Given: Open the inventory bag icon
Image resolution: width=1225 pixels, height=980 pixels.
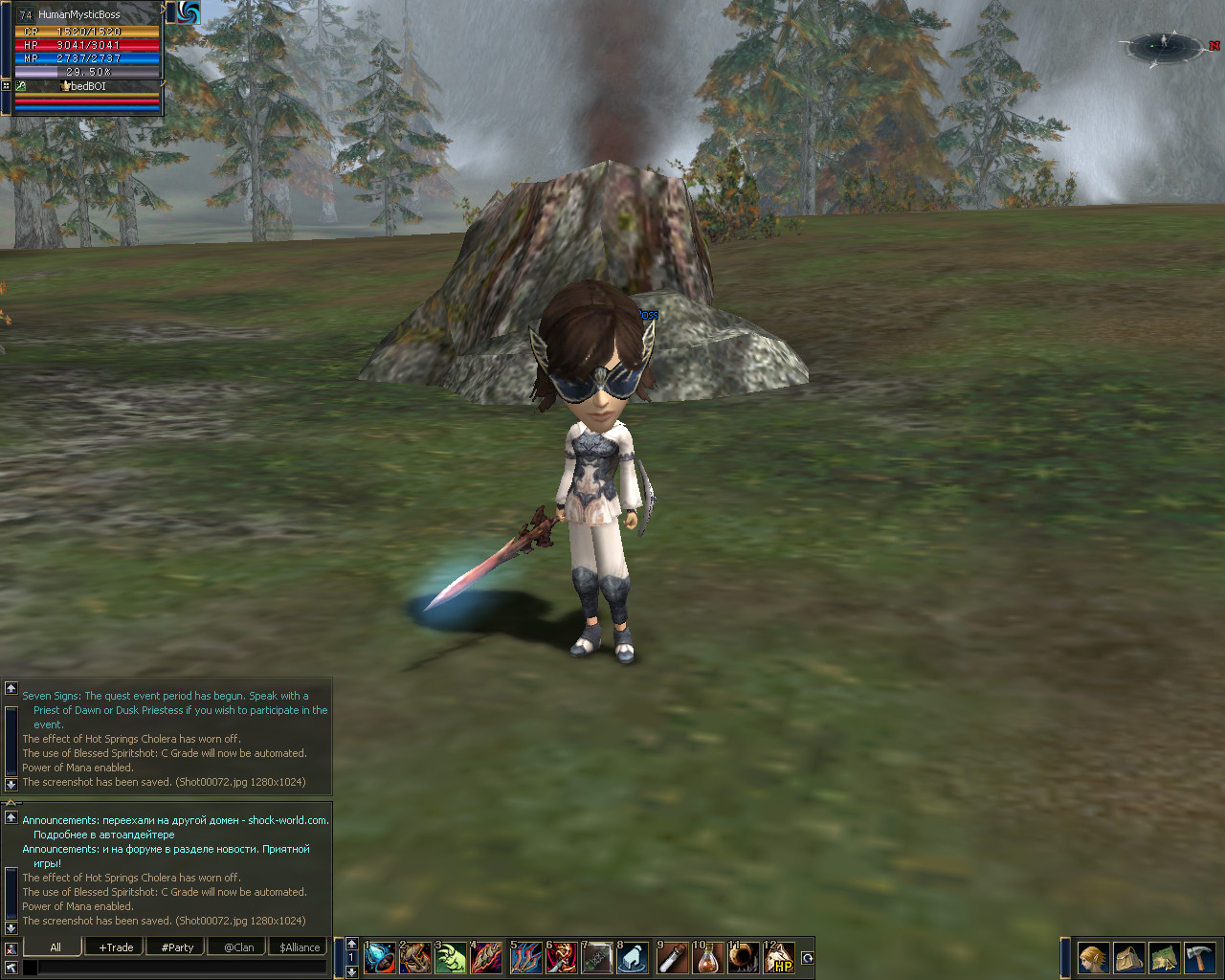Looking at the screenshot, I should click(x=1128, y=957).
